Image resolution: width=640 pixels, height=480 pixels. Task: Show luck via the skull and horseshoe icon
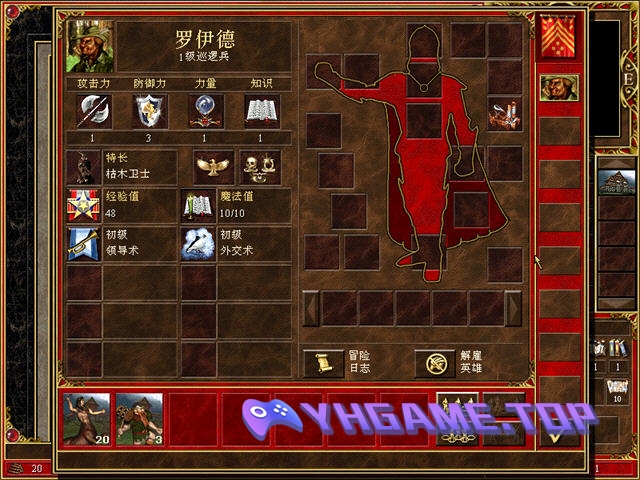point(260,166)
